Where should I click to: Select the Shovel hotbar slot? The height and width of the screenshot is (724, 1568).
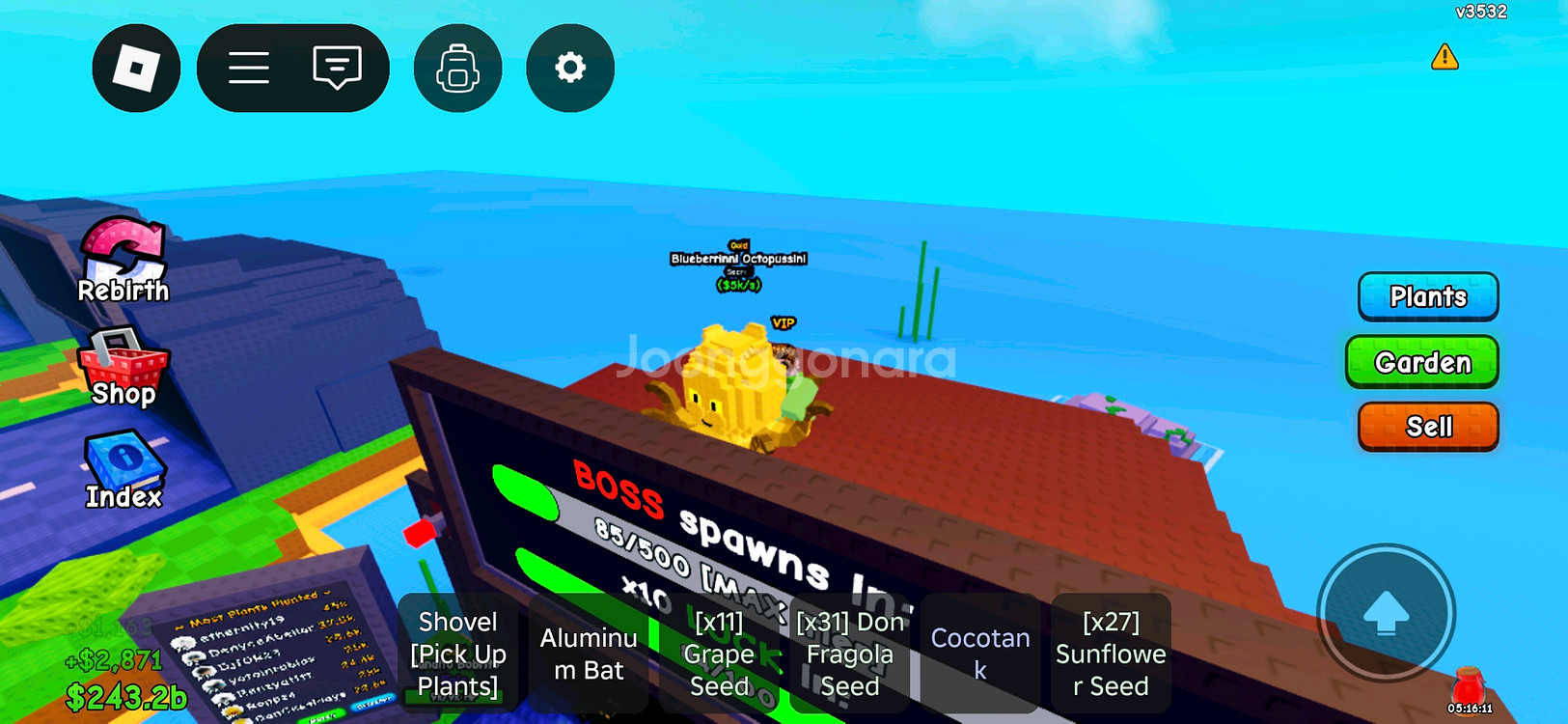tap(458, 654)
